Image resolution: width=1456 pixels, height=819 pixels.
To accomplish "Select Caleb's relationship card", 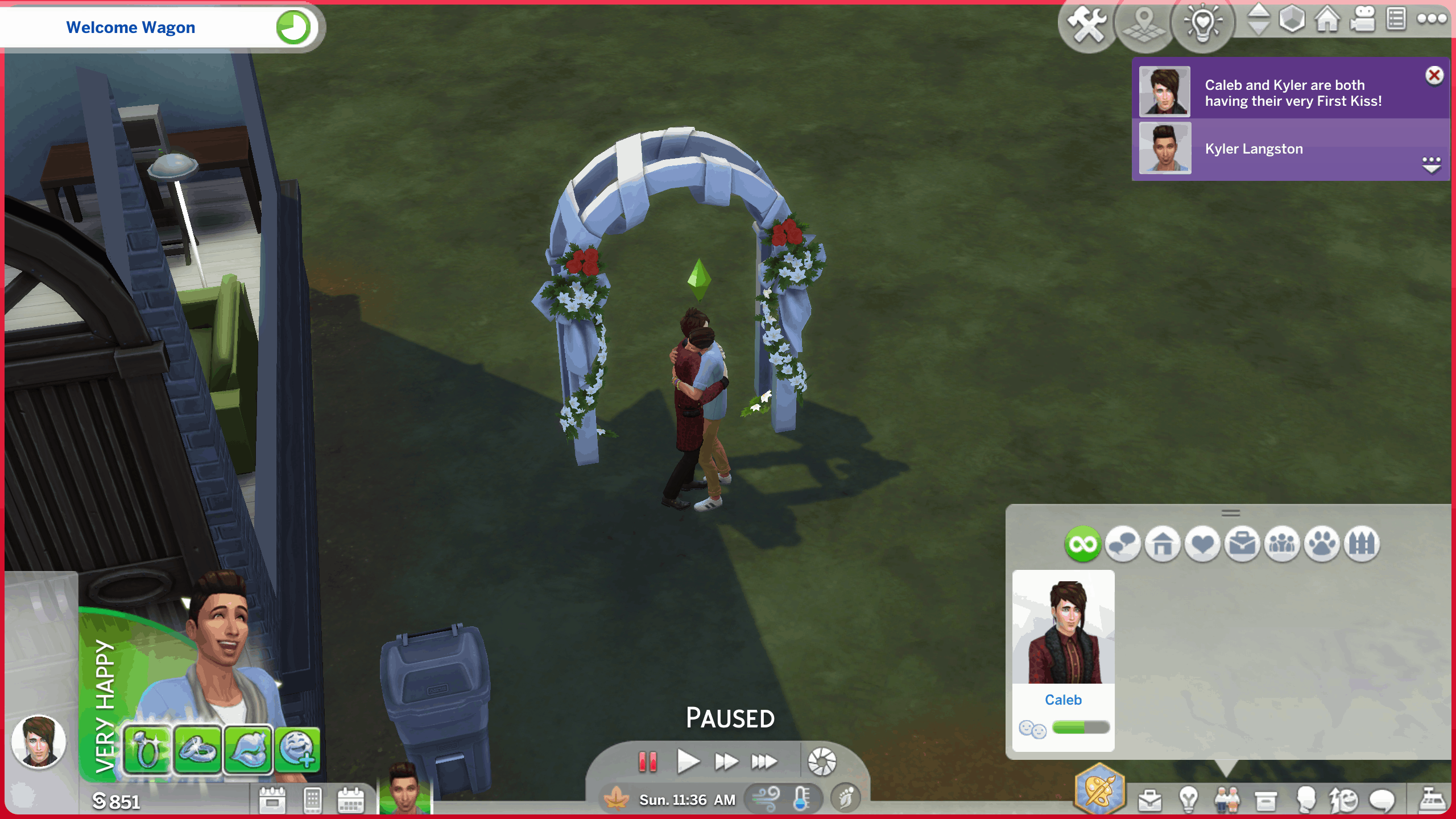I will tap(1063, 660).
